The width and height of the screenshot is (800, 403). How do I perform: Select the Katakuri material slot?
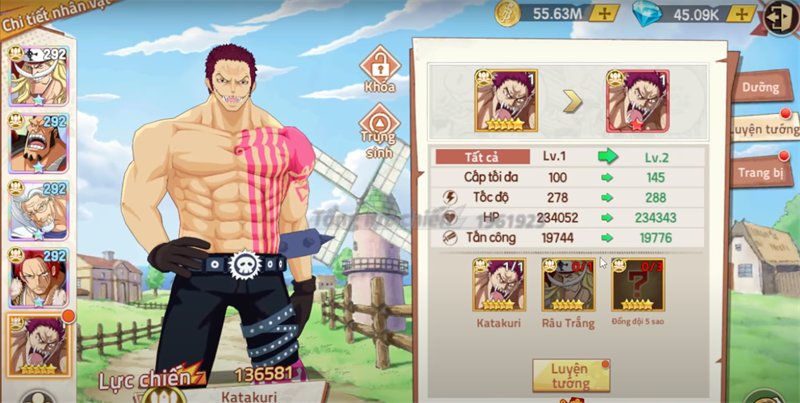[501, 286]
